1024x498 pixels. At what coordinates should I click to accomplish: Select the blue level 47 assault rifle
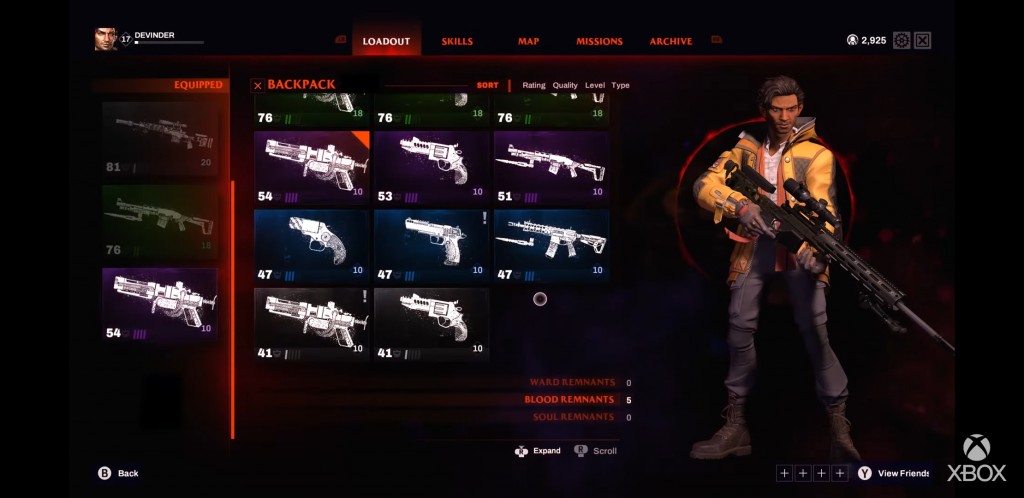[551, 245]
